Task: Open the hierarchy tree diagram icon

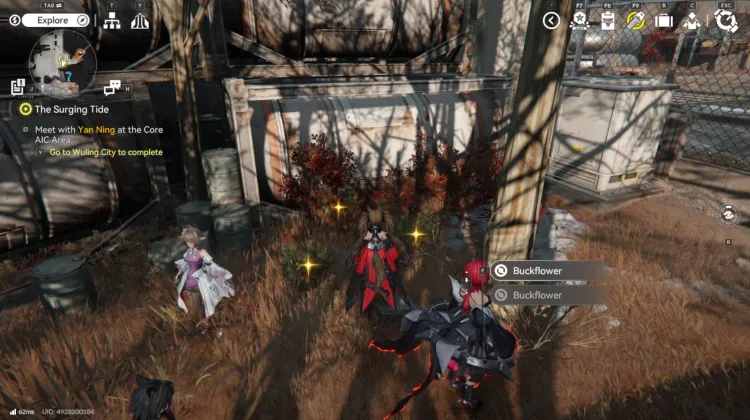Action: [x=112, y=20]
